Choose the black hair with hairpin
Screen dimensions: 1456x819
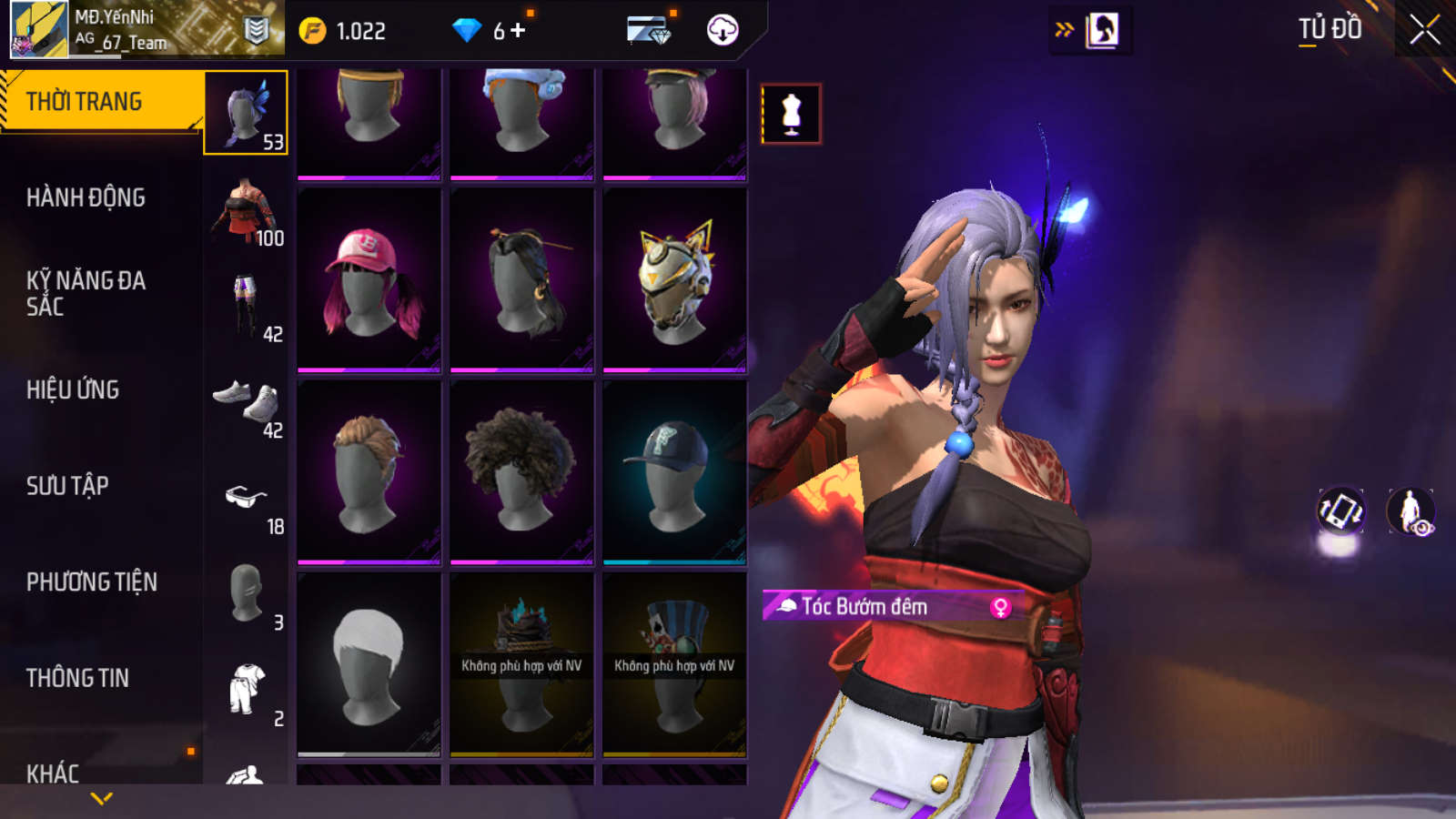pos(521,280)
